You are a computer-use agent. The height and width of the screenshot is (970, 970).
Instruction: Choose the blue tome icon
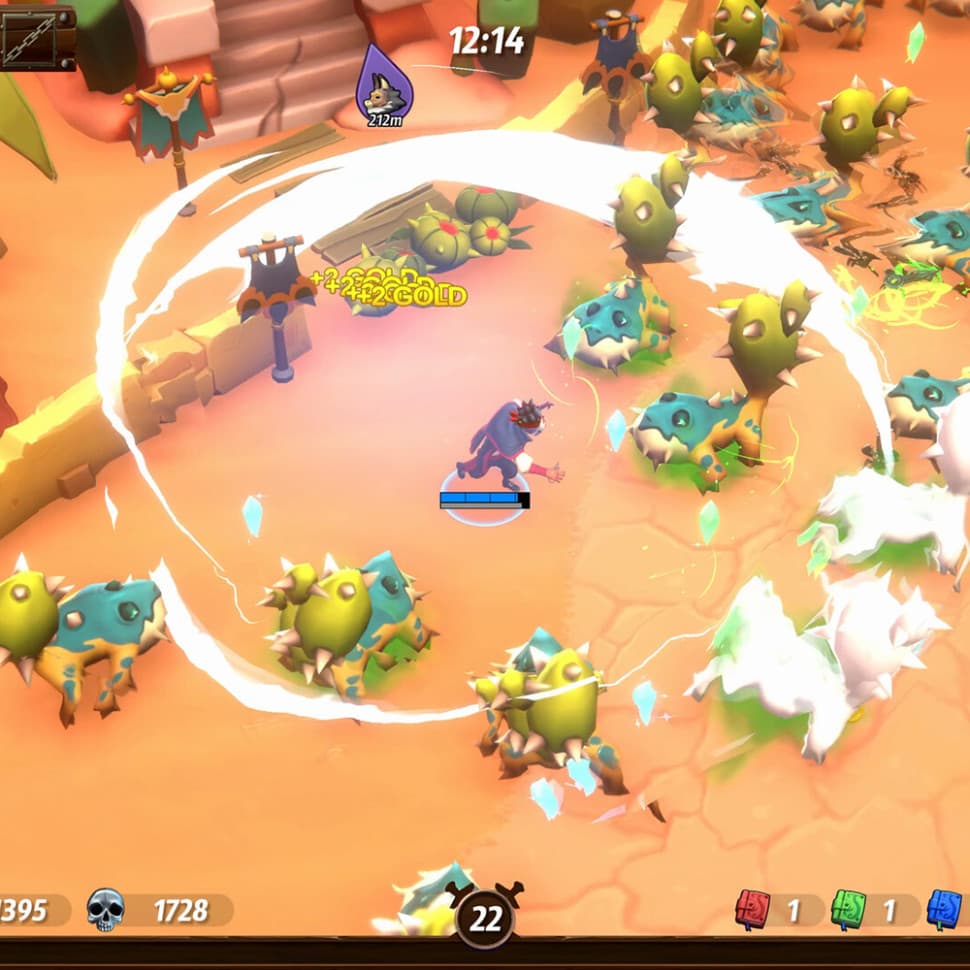click(944, 909)
